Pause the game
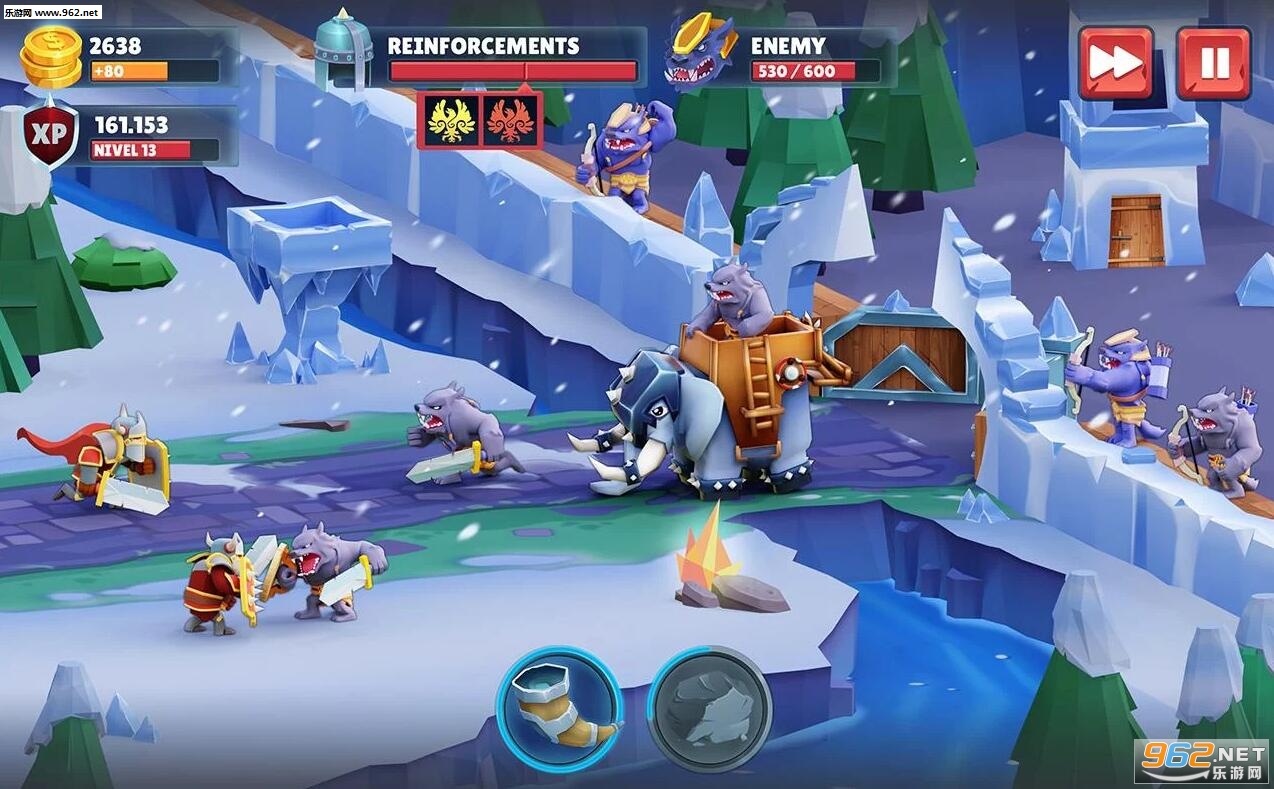 [x=1213, y=63]
